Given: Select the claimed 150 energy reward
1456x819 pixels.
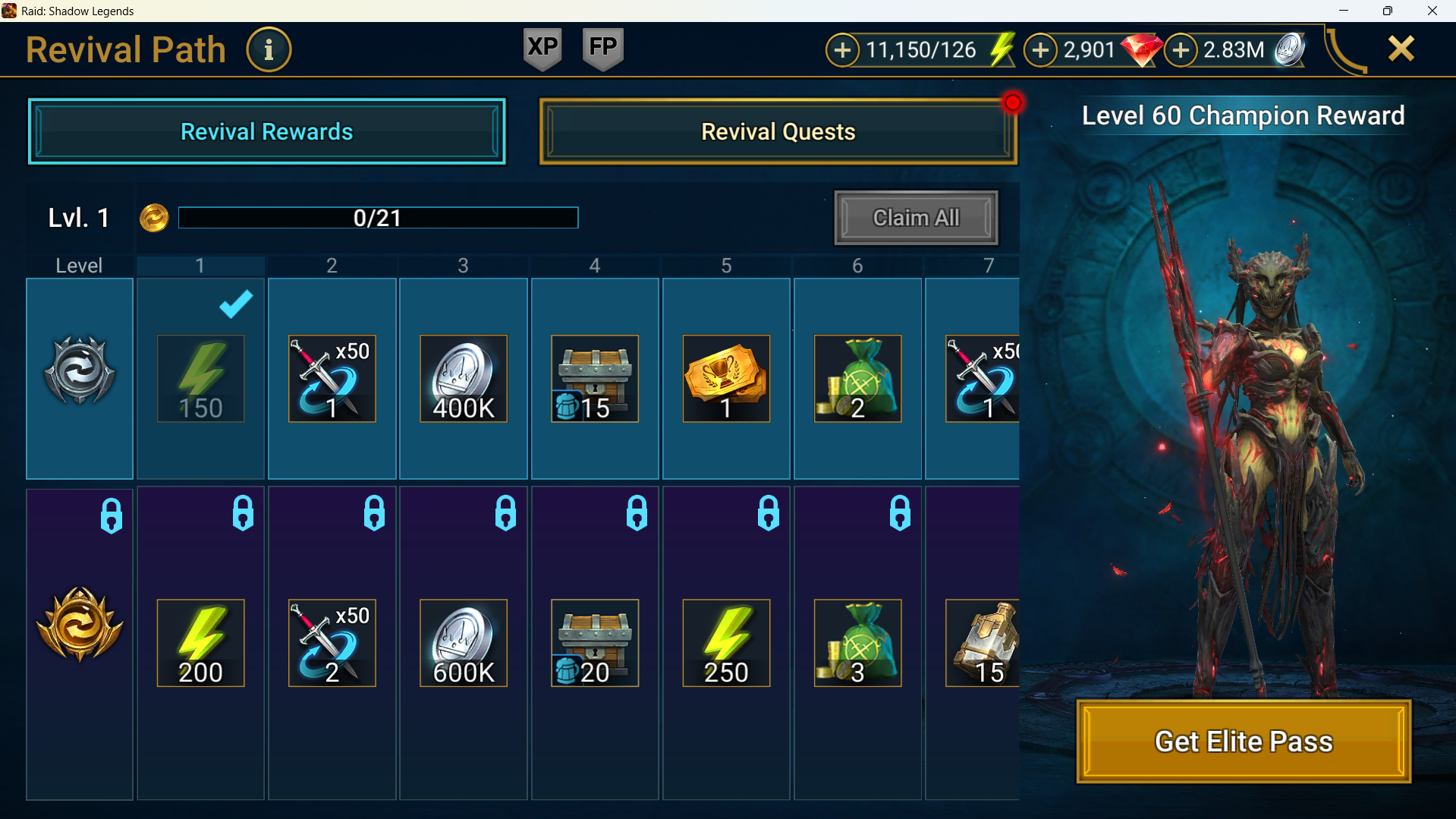Looking at the screenshot, I should click(x=200, y=378).
